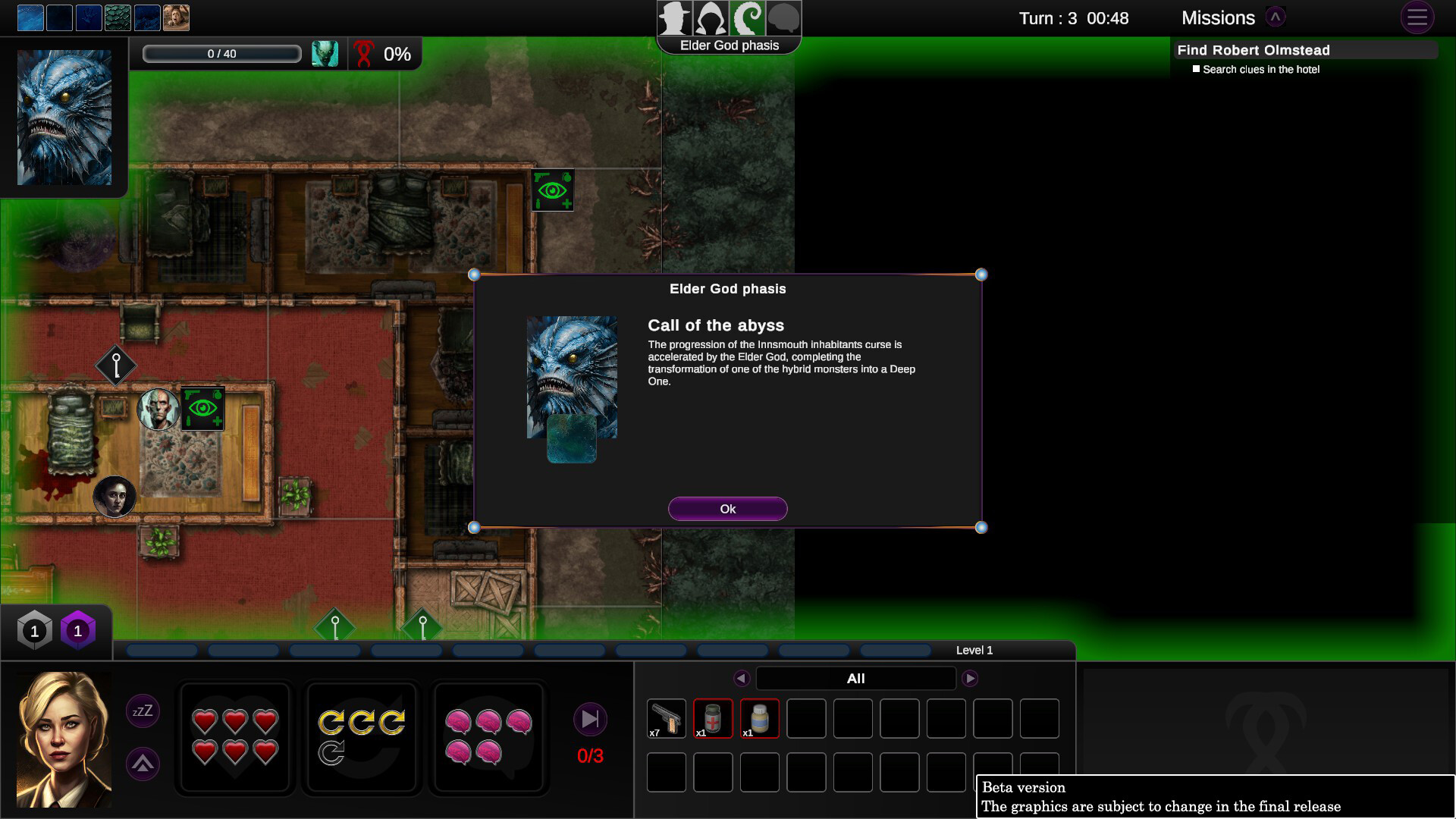Click the green eye surveillance token on the map

(553, 190)
